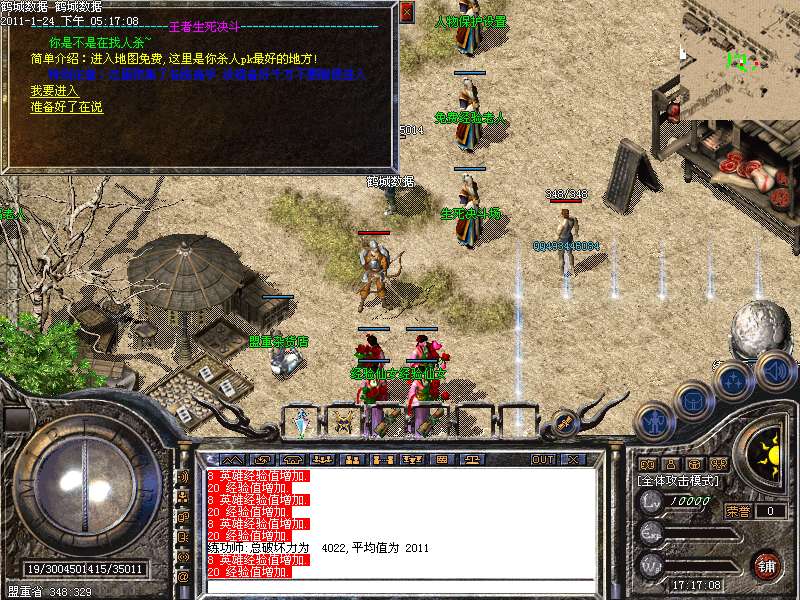Image resolution: width=800 pixels, height=600 pixels.
Task: Click the chat text input line
Action: click(400, 585)
